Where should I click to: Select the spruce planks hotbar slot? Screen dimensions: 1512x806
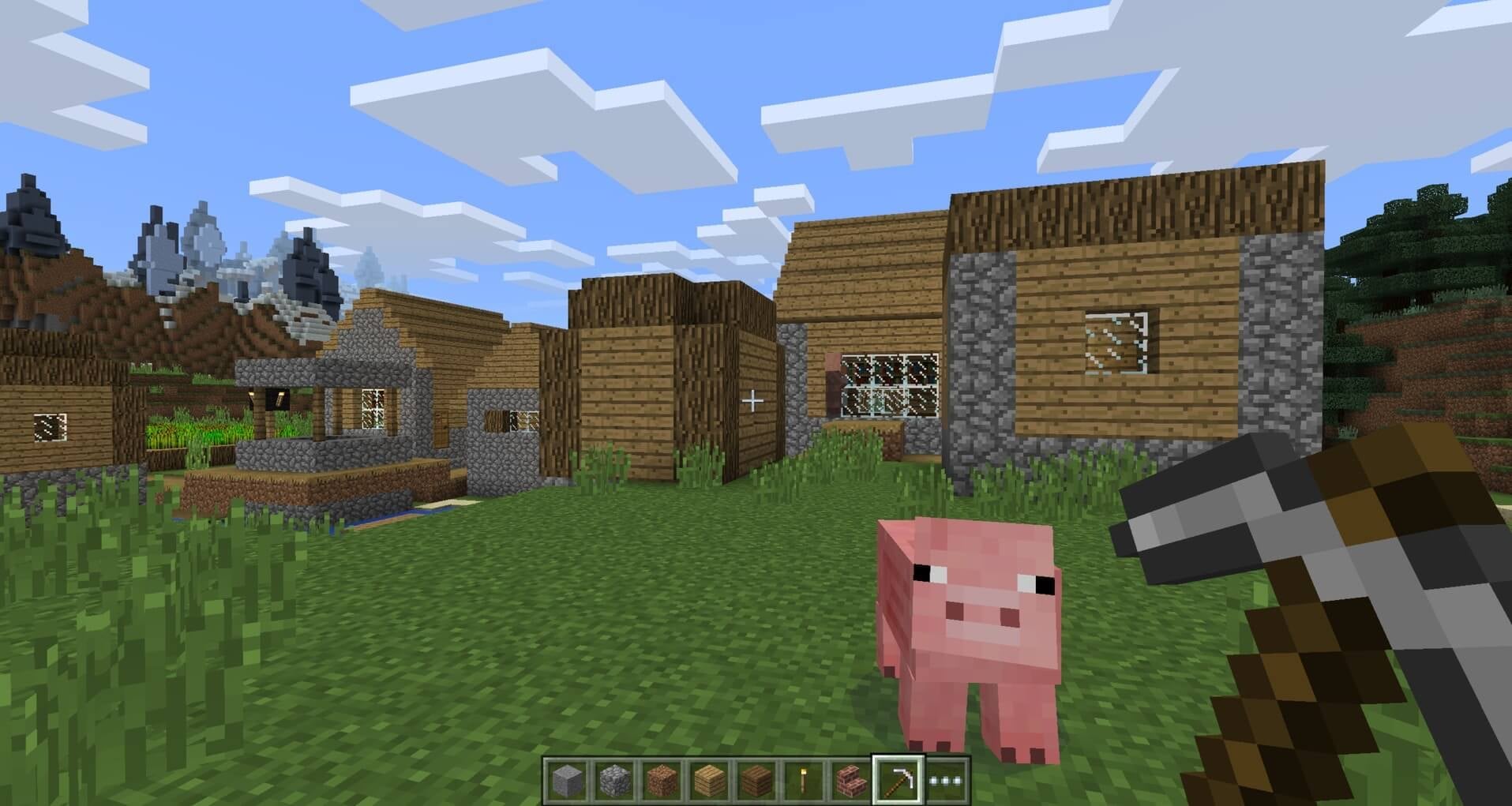756,776
